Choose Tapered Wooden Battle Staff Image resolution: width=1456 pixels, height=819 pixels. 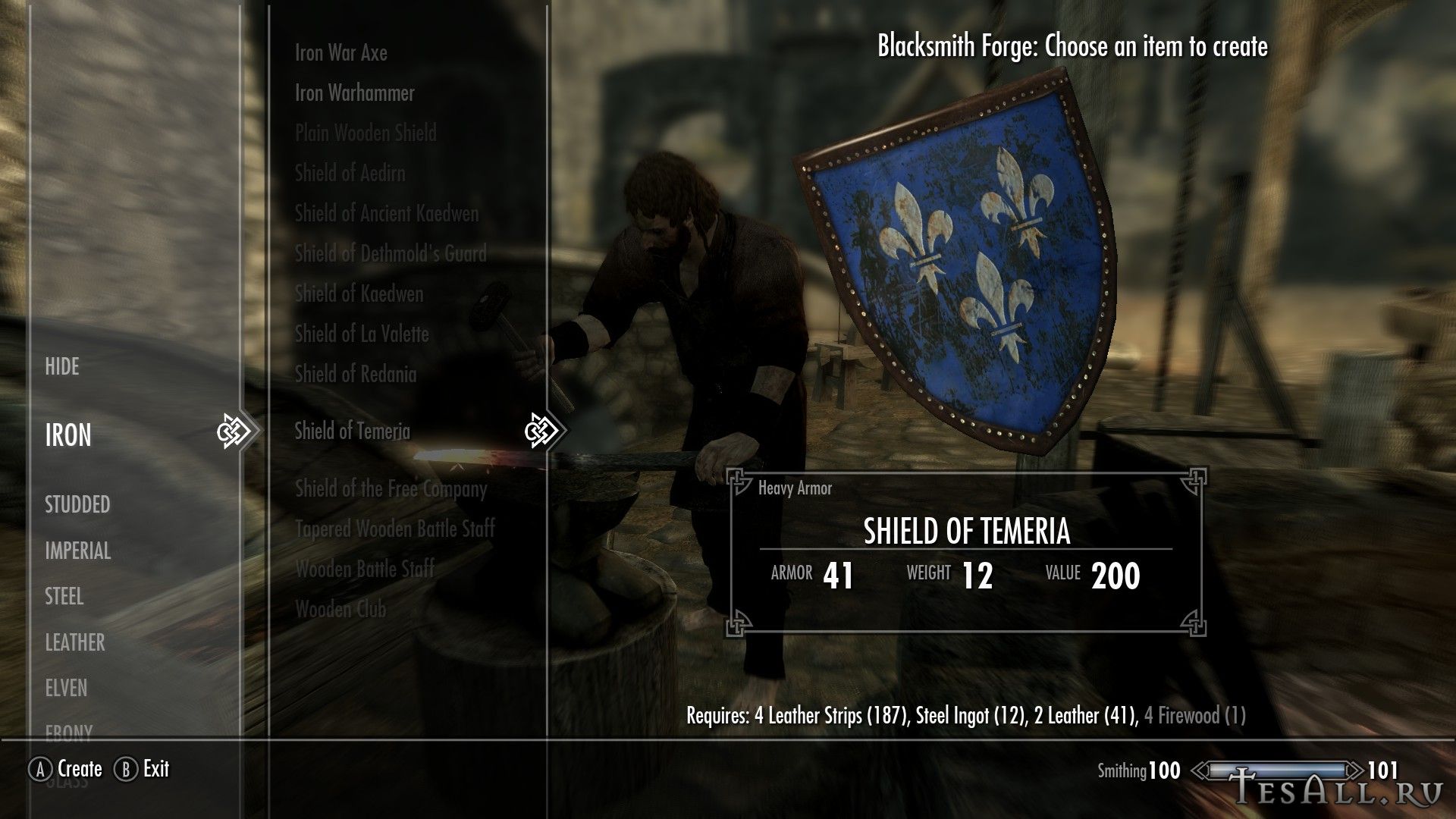pyautogui.click(x=394, y=529)
